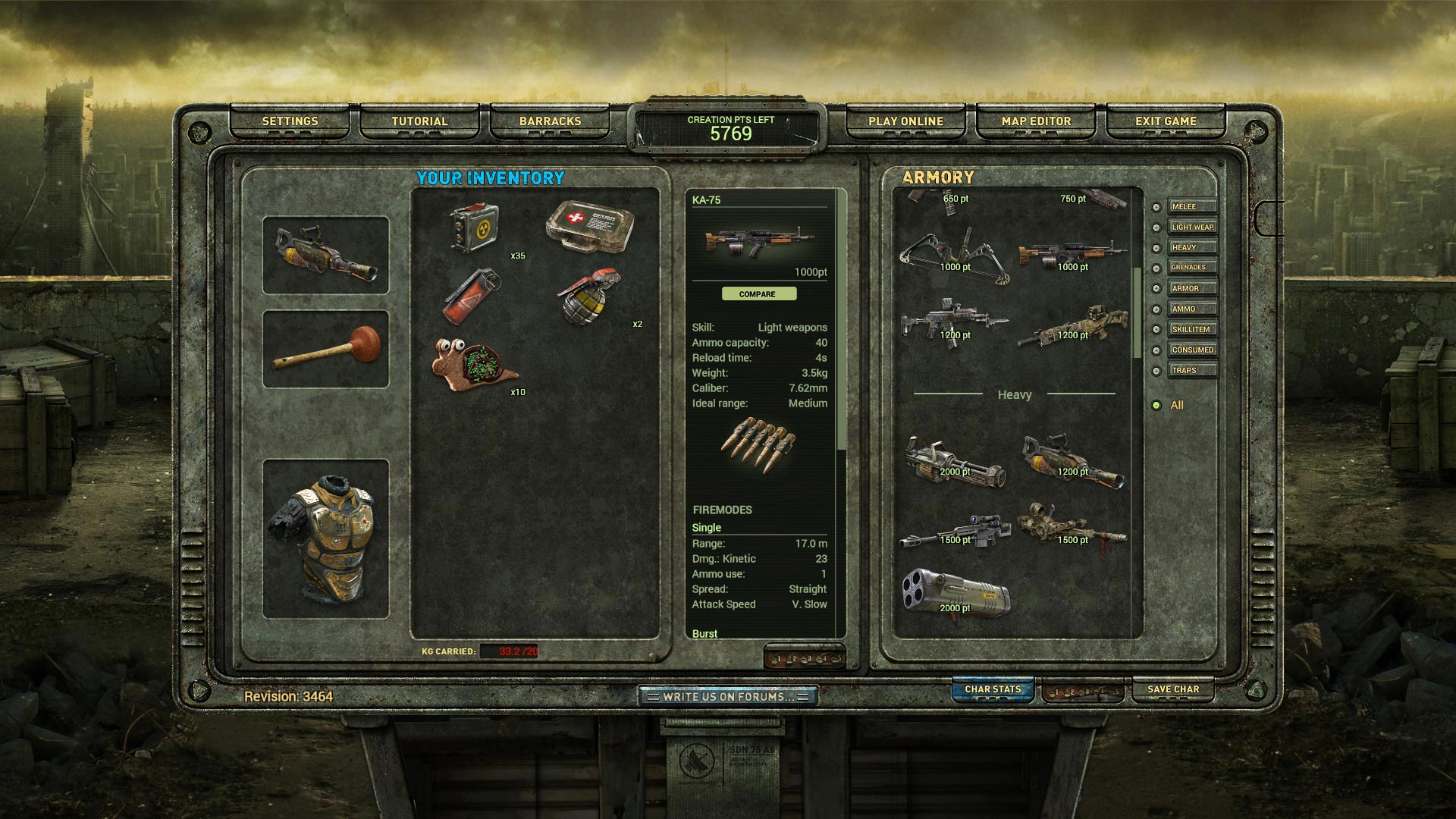Viewport: 1456px width, 819px height.
Task: Expand the Burst firemode section
Action: [705, 633]
